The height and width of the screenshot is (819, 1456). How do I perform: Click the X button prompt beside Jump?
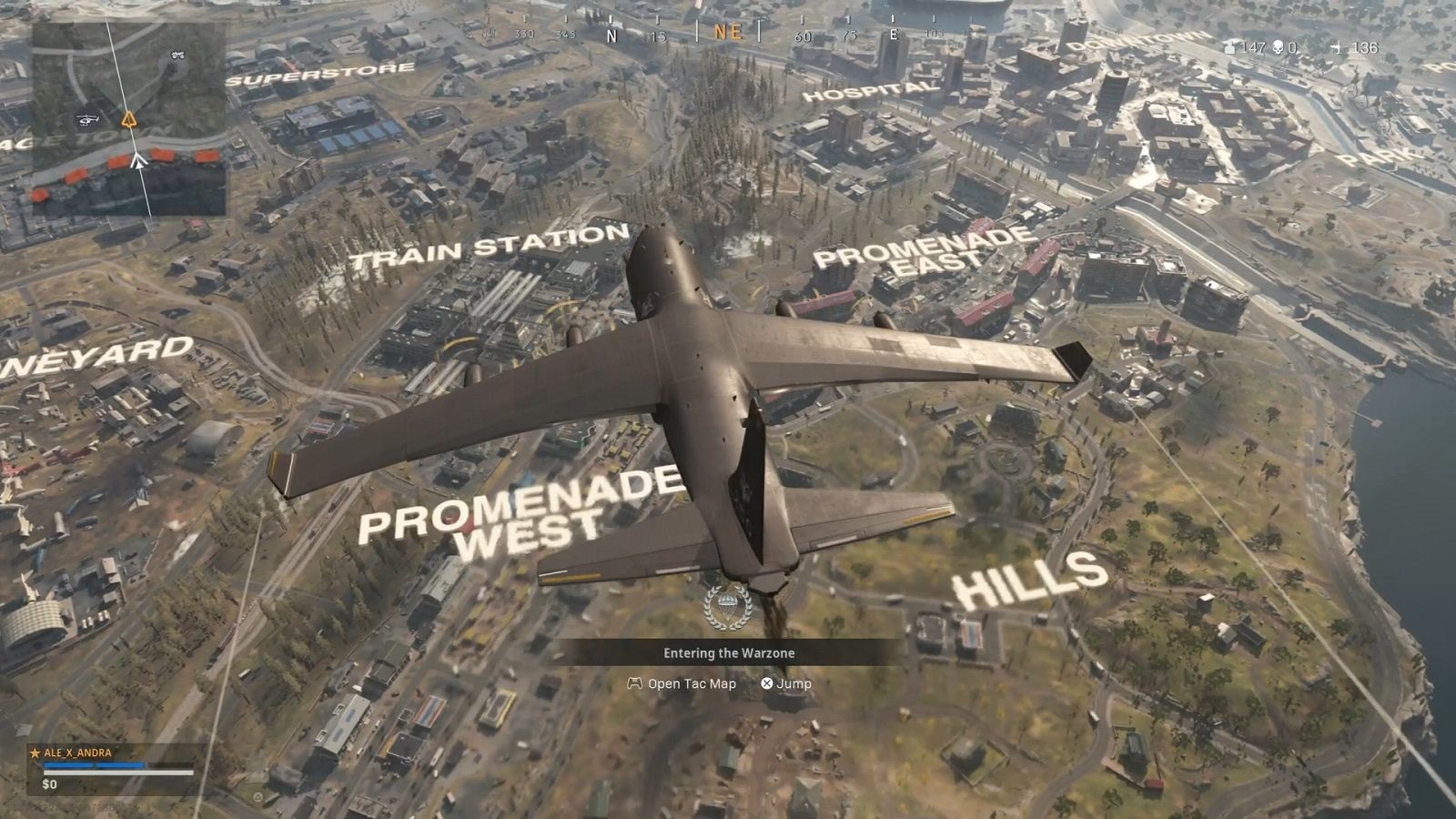(767, 683)
